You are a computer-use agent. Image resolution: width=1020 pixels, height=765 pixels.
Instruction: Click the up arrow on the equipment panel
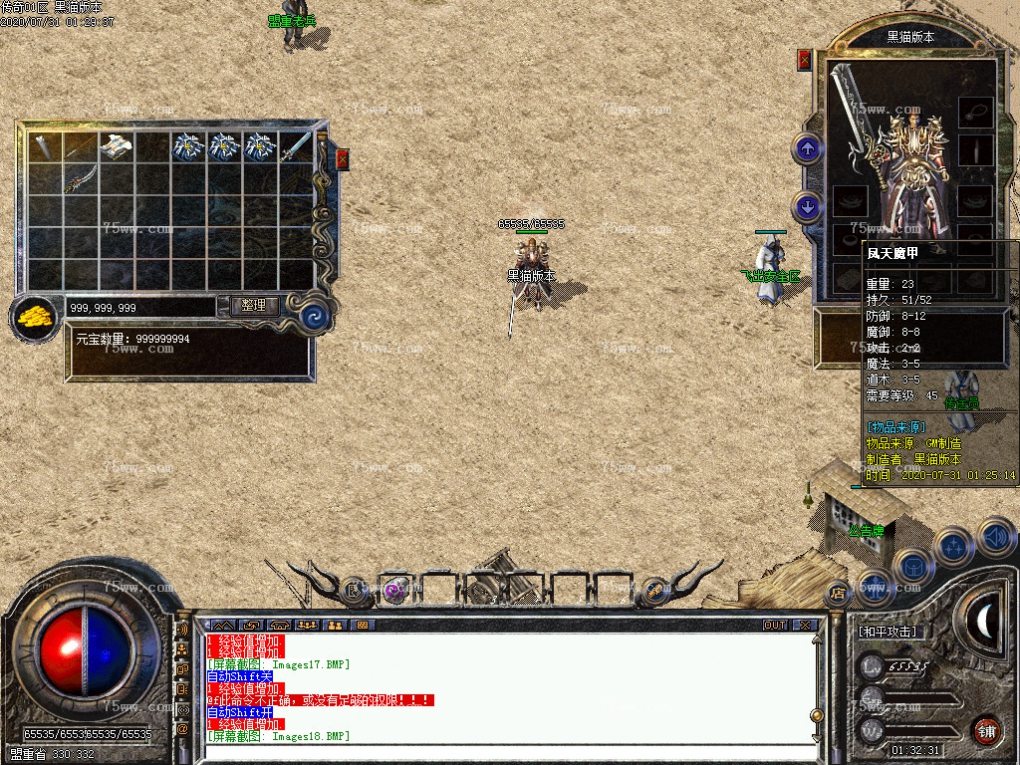click(x=807, y=150)
